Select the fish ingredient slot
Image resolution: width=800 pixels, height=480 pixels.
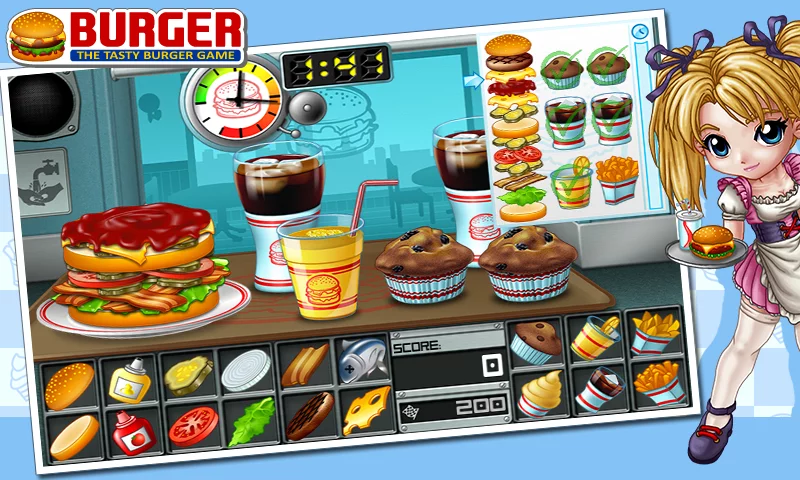[x=360, y=359]
